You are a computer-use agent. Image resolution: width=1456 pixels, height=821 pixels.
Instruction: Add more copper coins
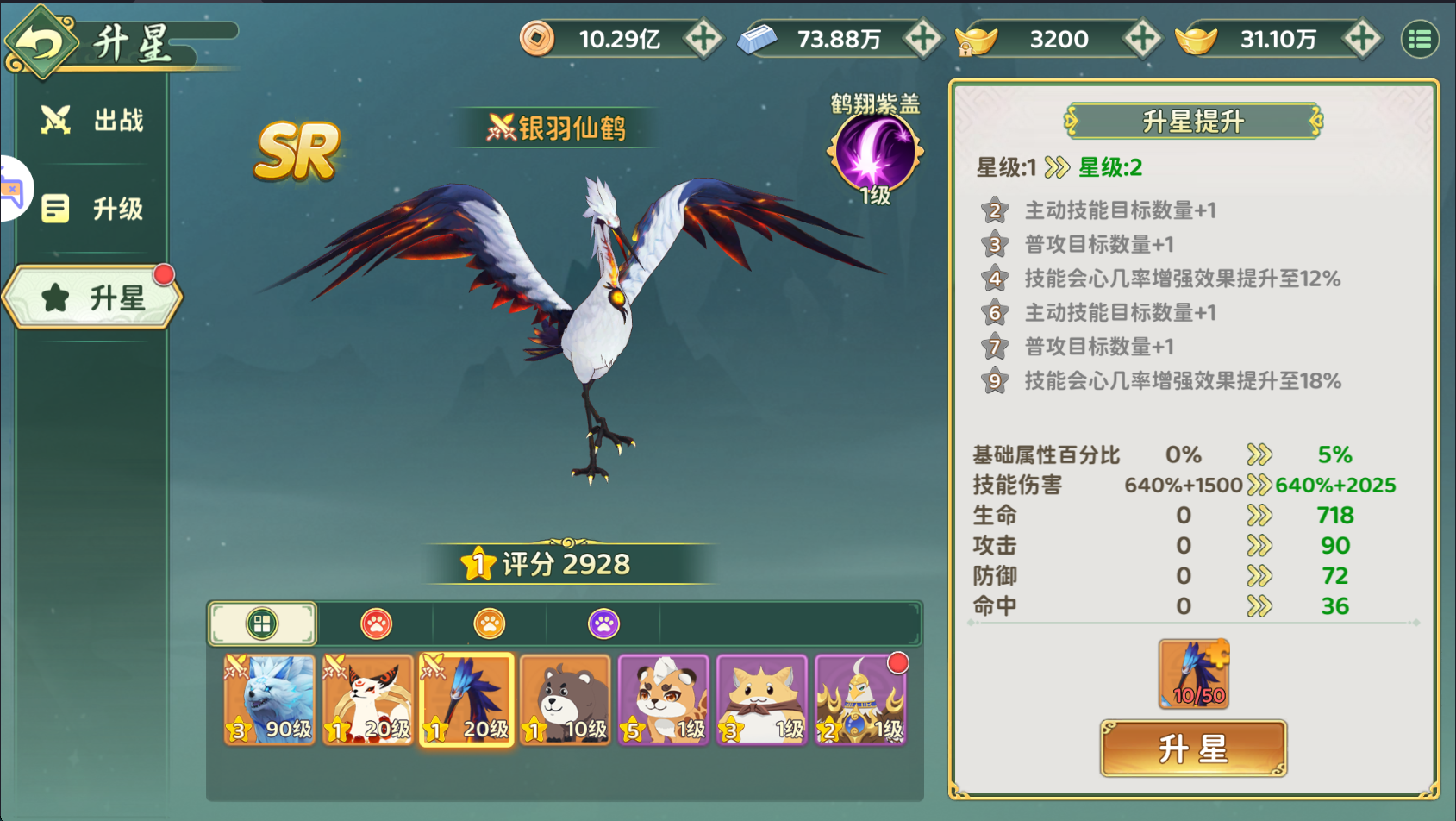tap(703, 39)
